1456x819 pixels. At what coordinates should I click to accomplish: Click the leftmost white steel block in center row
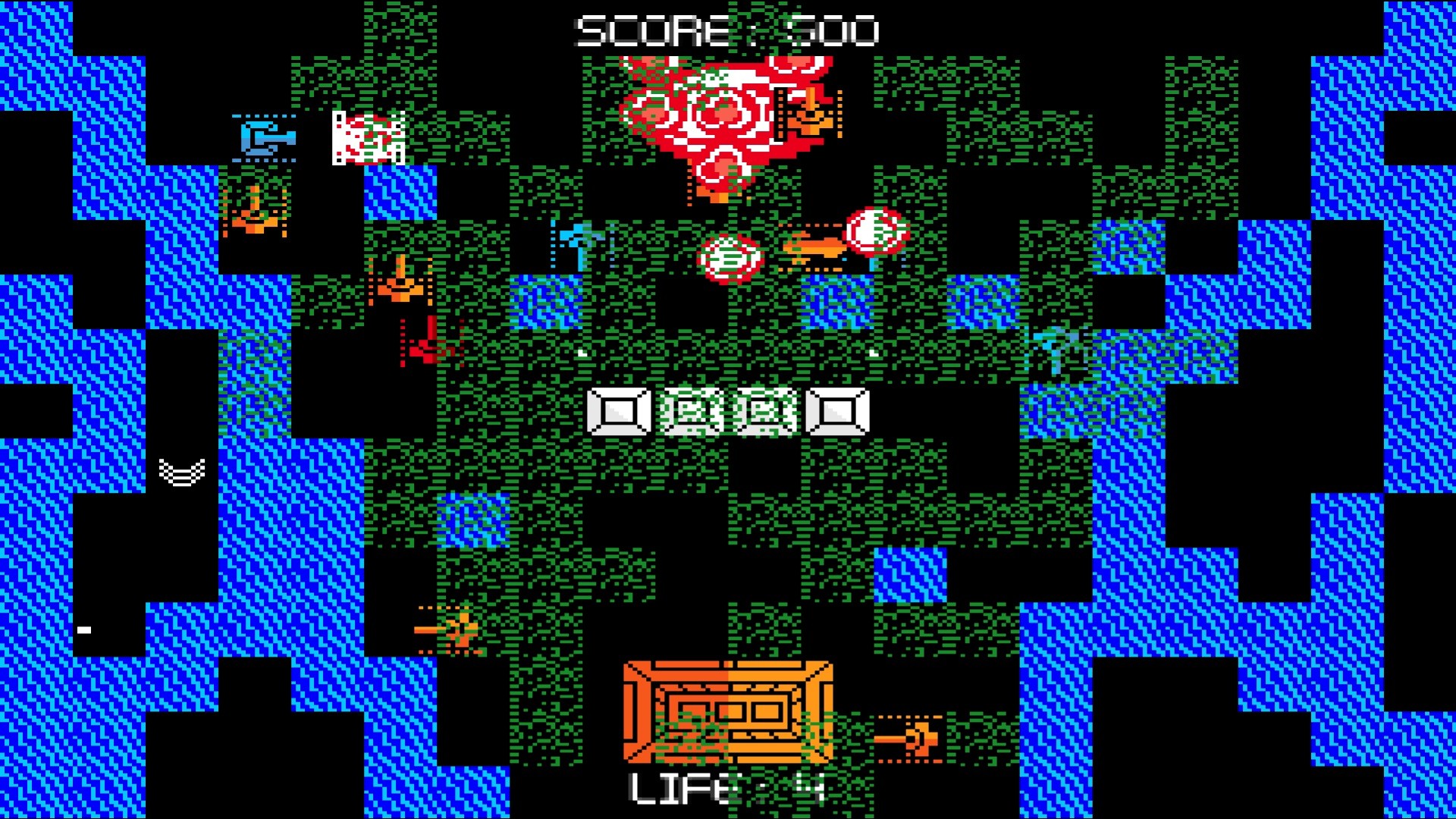tap(618, 413)
